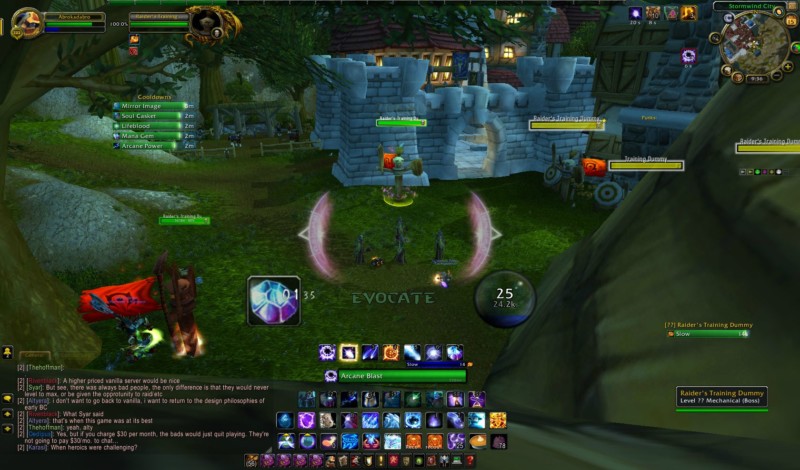Image resolution: width=800 pixels, height=470 pixels.
Task: Select the first bag slot icon
Action: coord(253,461)
